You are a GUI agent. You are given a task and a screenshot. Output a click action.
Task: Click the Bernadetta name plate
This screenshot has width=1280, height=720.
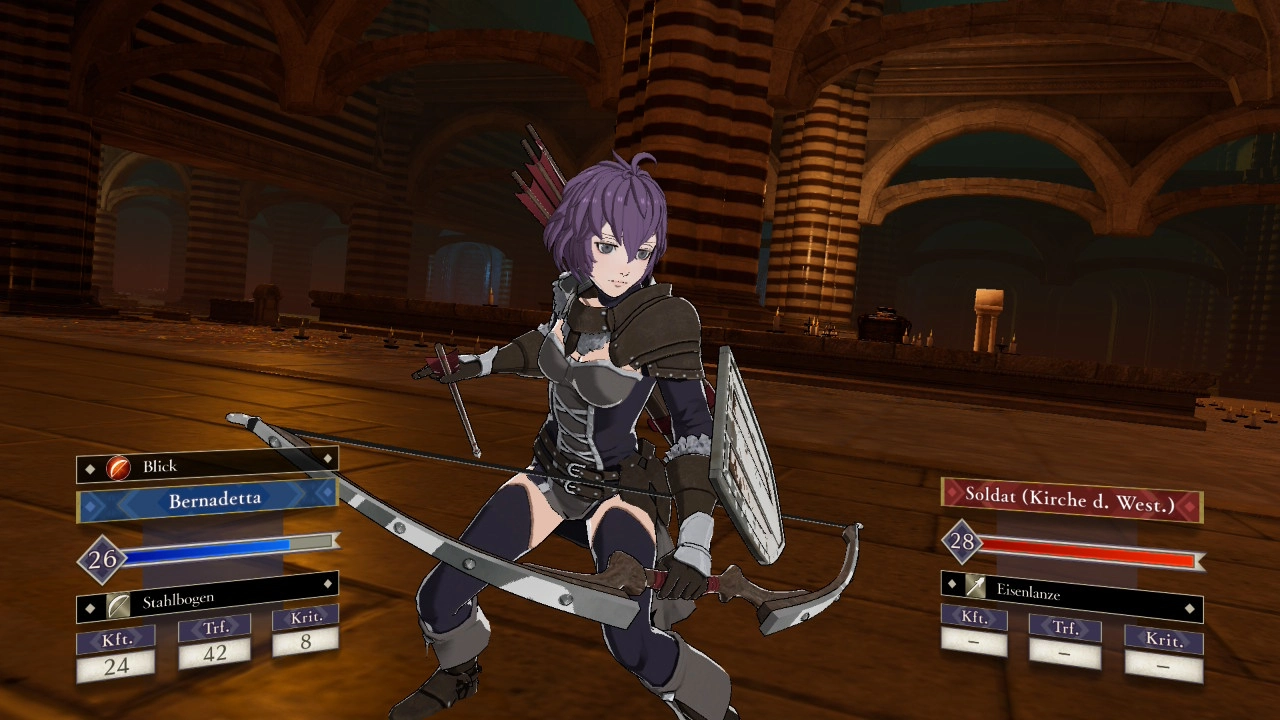pos(207,500)
